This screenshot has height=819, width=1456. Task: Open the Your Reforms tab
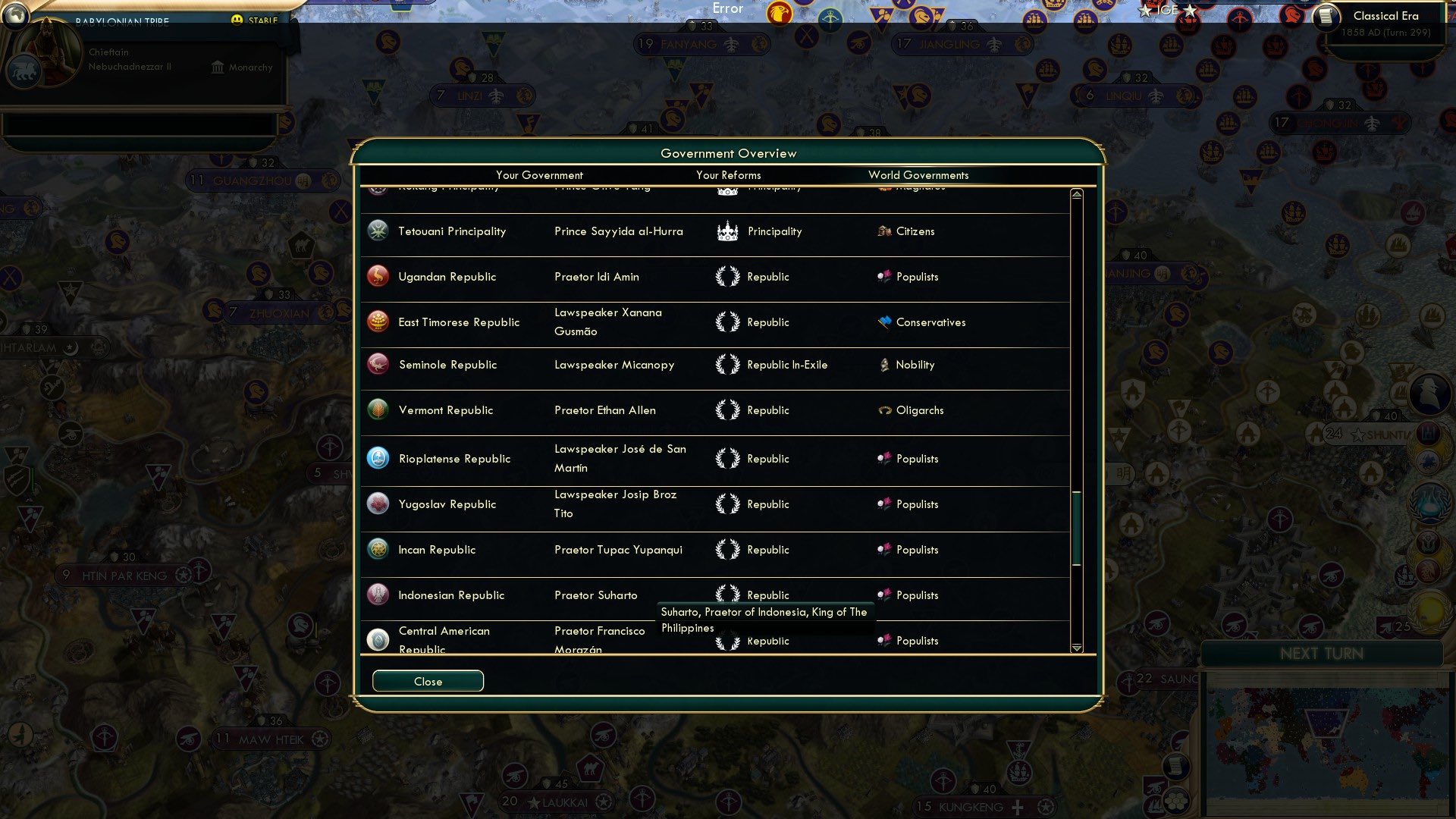[727, 175]
